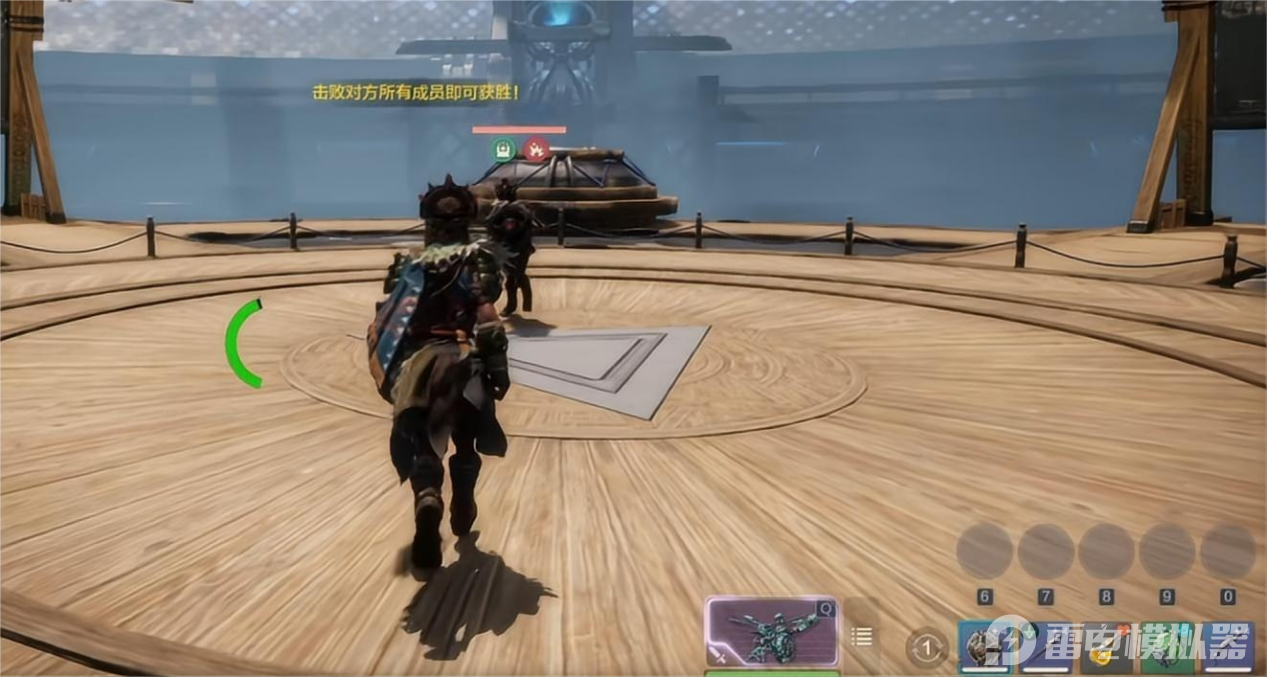Select the purple-framed mechanical weapon card
The width and height of the screenshot is (1267, 677).
(771, 633)
